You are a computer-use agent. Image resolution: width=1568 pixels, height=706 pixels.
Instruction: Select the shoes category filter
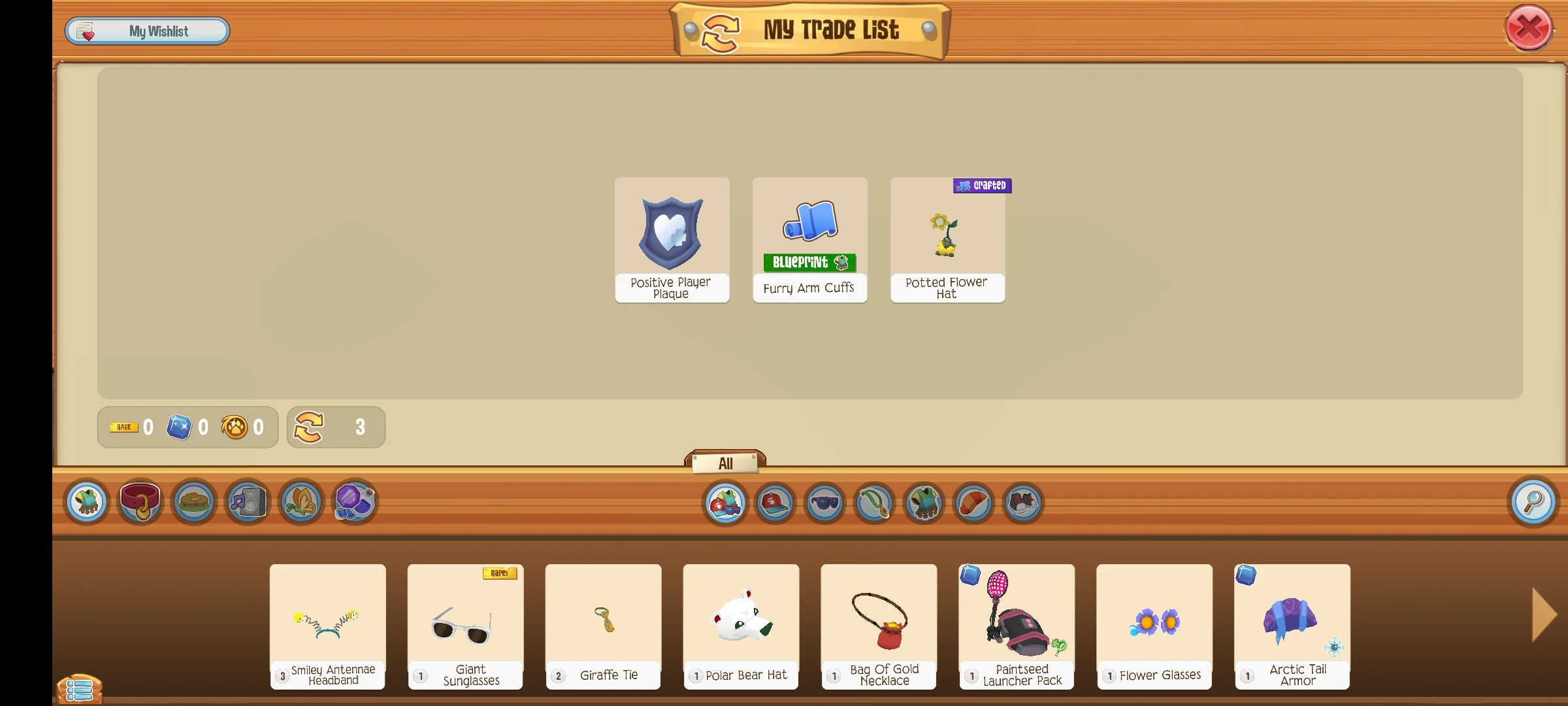click(x=1022, y=503)
